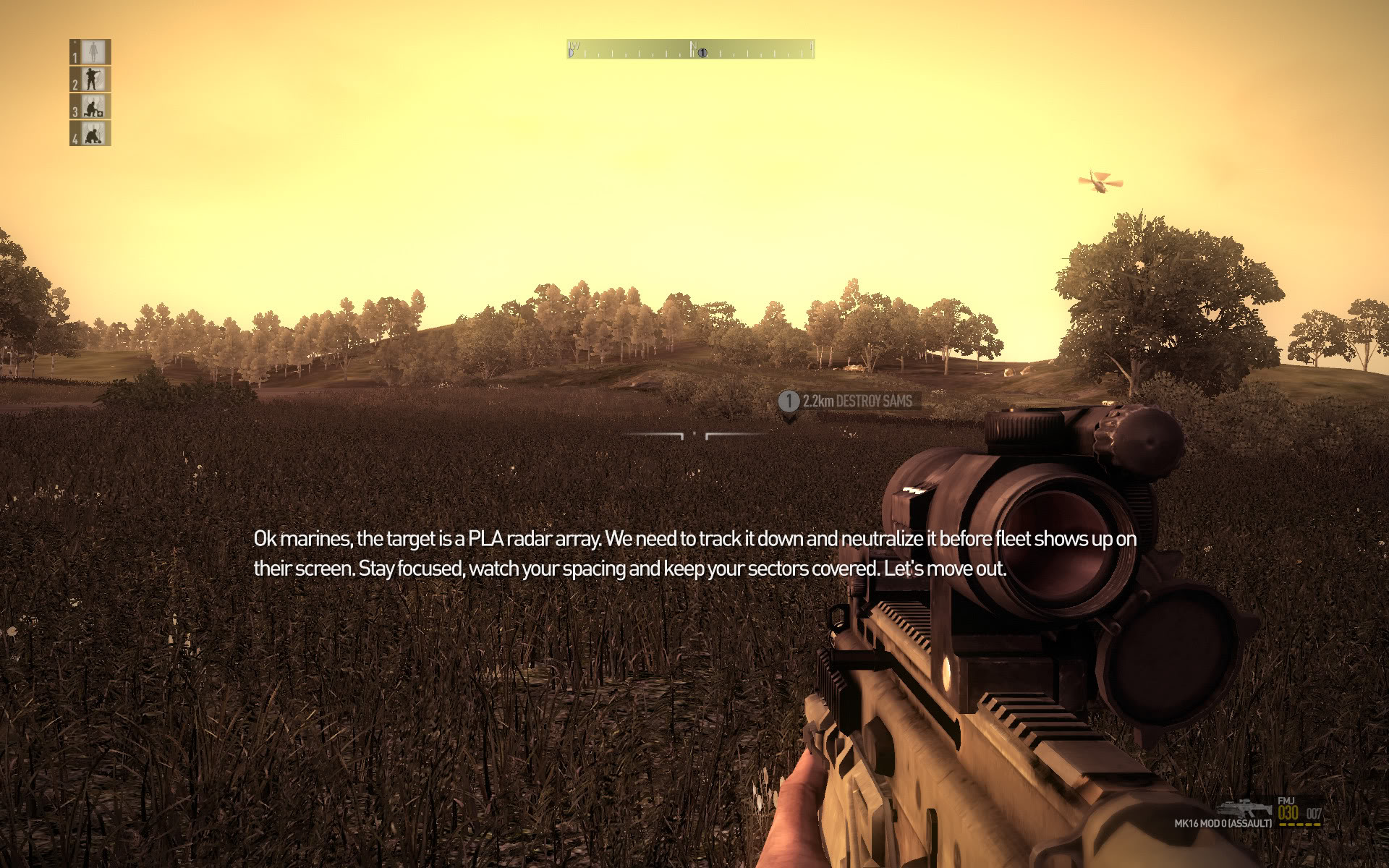
Task: Click the MK16 MOD 0 weapon icon
Action: [x=1244, y=808]
